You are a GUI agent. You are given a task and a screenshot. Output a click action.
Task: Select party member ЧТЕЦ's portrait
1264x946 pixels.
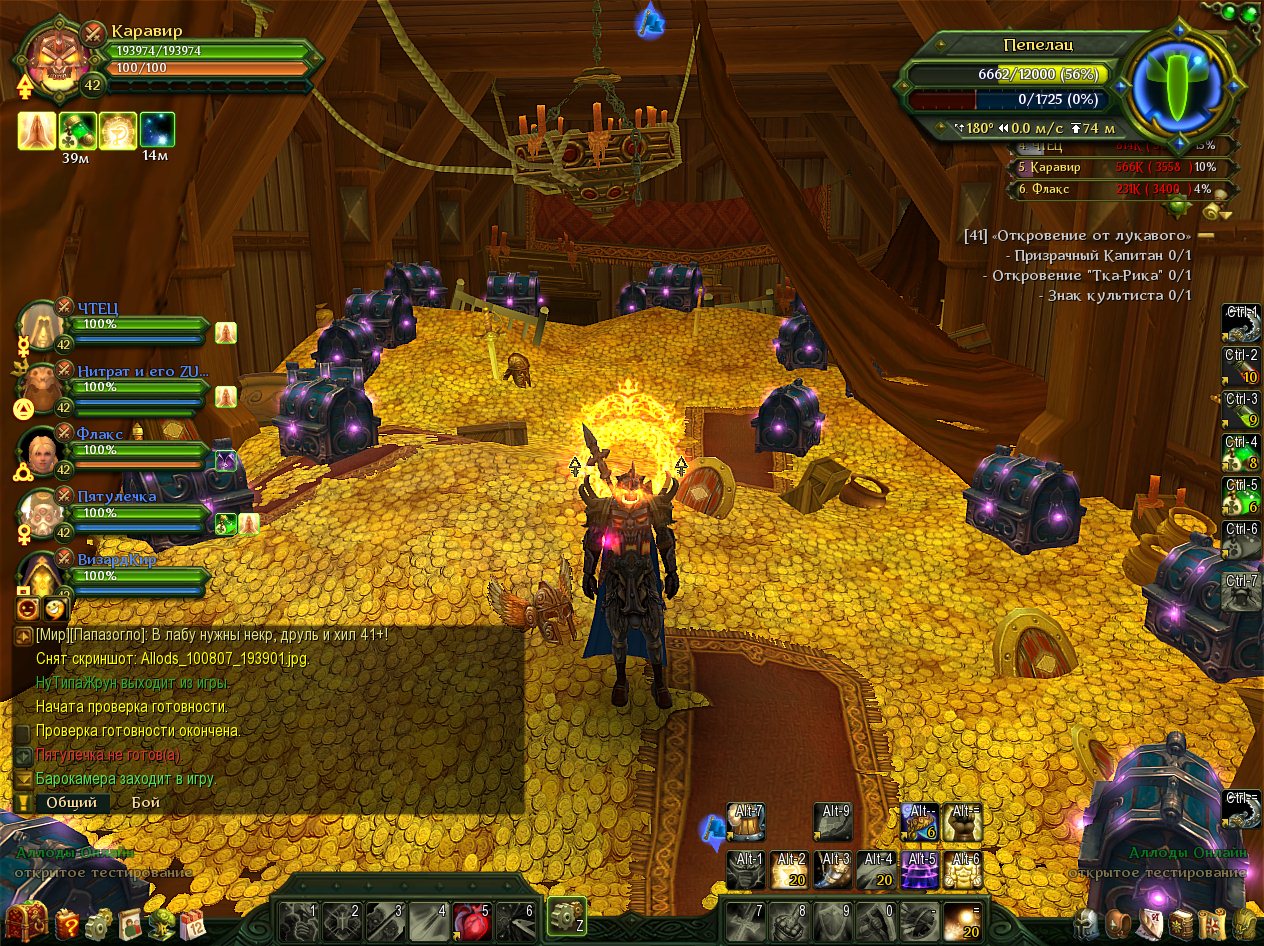42,322
